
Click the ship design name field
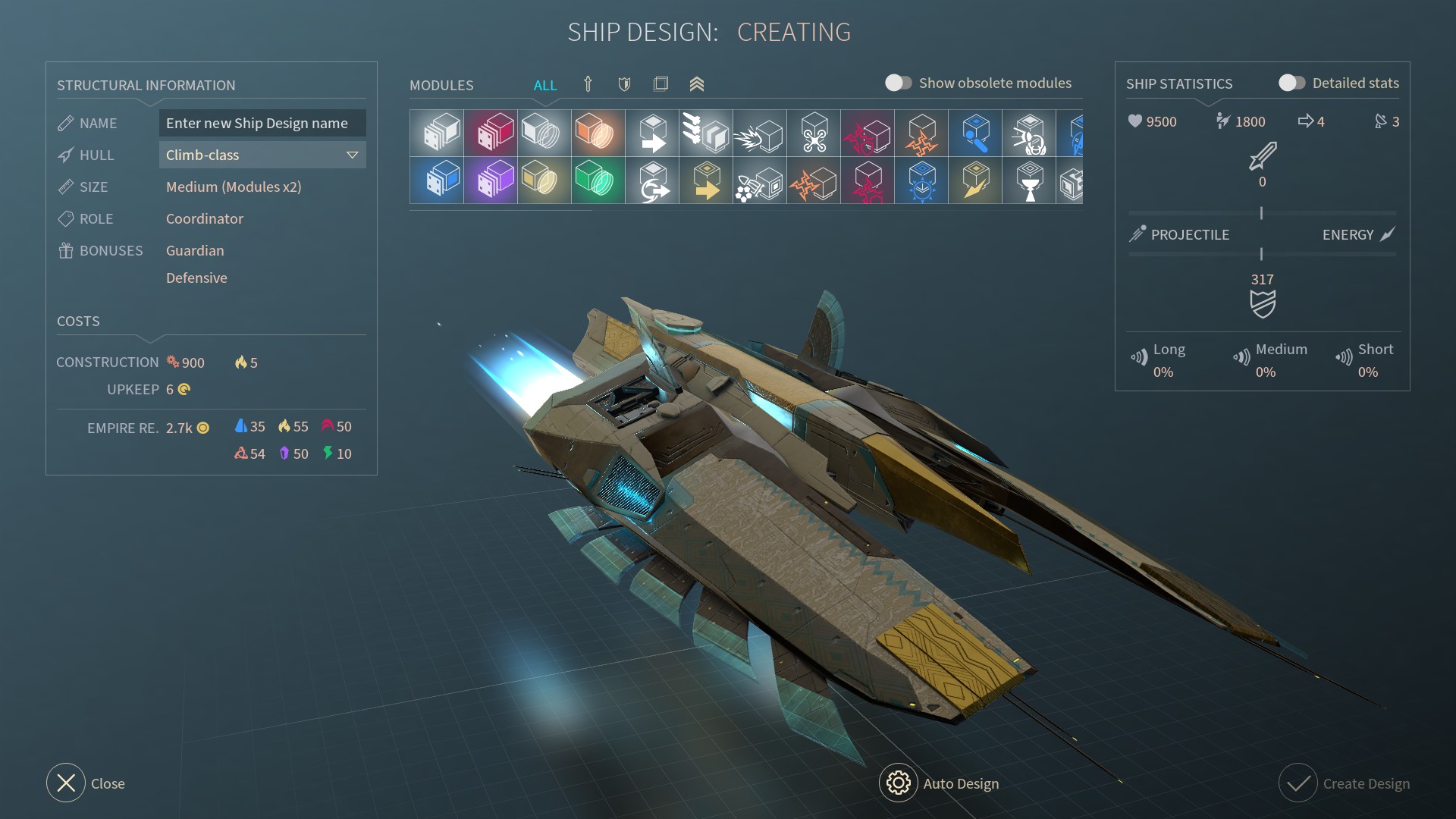tap(262, 123)
